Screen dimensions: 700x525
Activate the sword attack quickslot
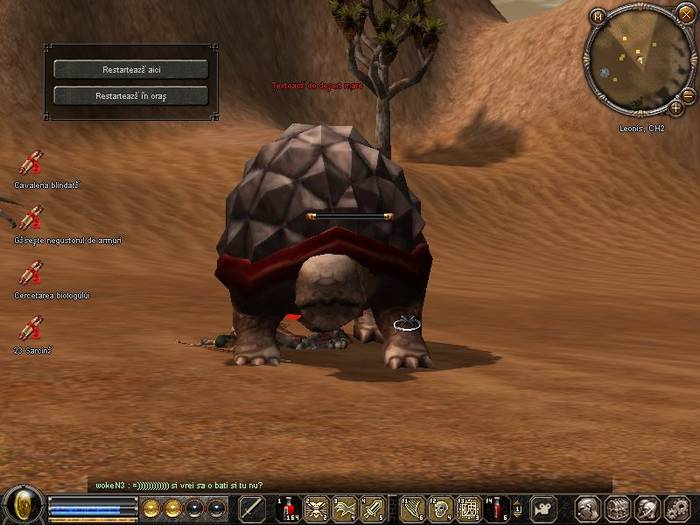252,509
